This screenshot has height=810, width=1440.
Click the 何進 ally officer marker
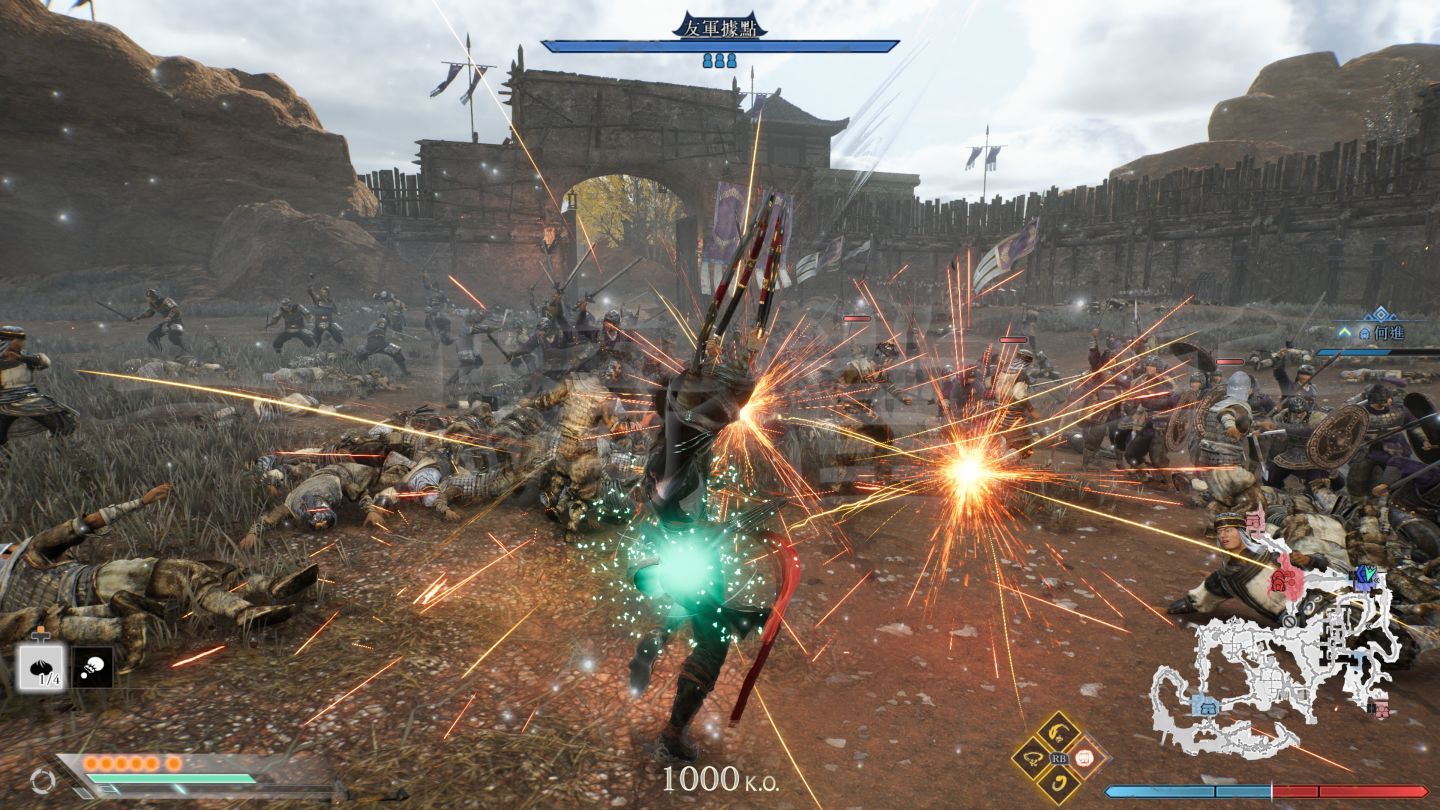point(1380,332)
